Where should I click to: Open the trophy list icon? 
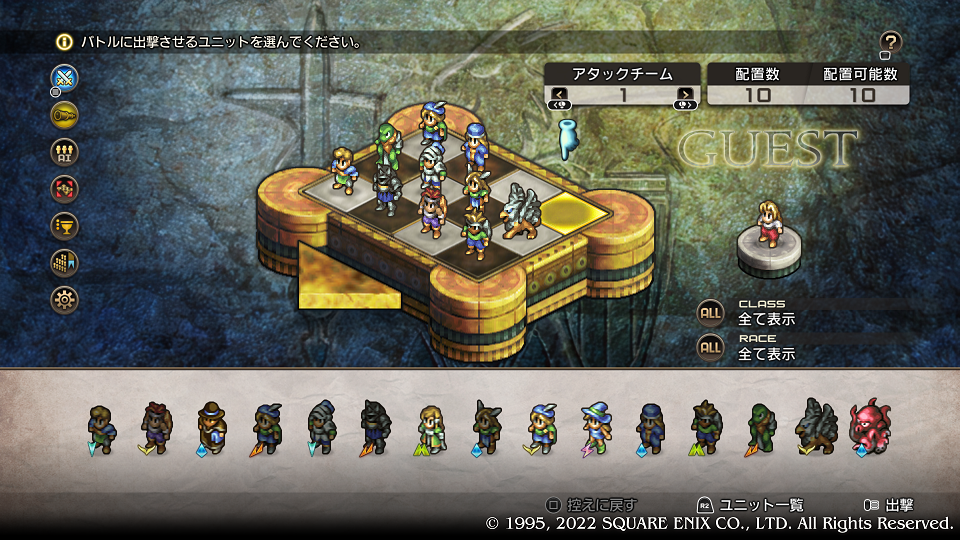(x=64, y=225)
